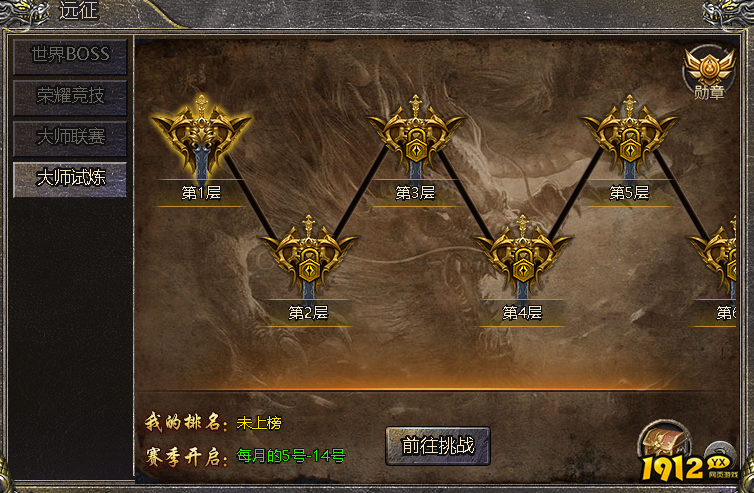Select the 第3层 locked emblem
754x493 pixels.
click(x=415, y=140)
